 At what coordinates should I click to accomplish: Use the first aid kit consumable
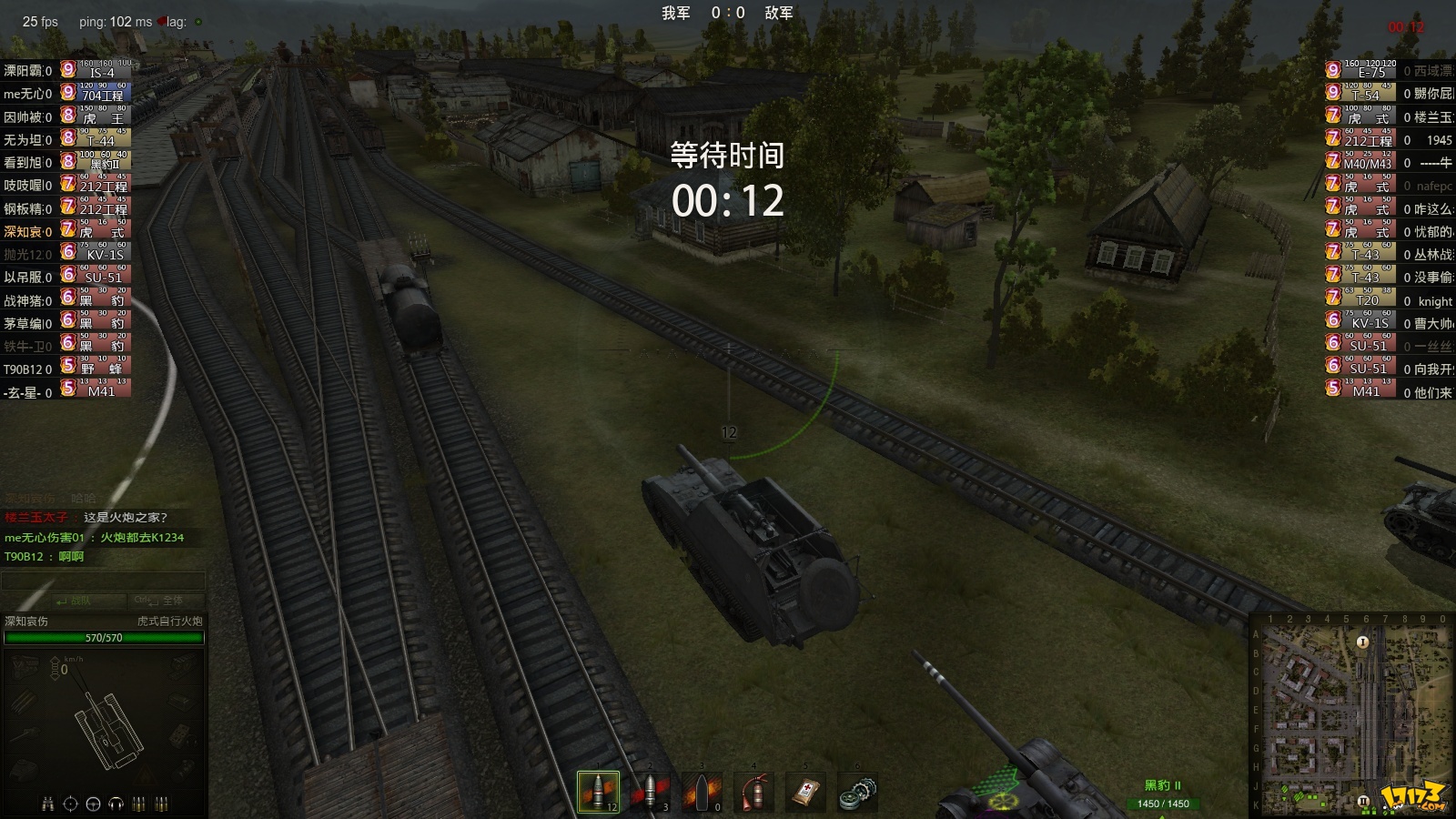[805, 792]
